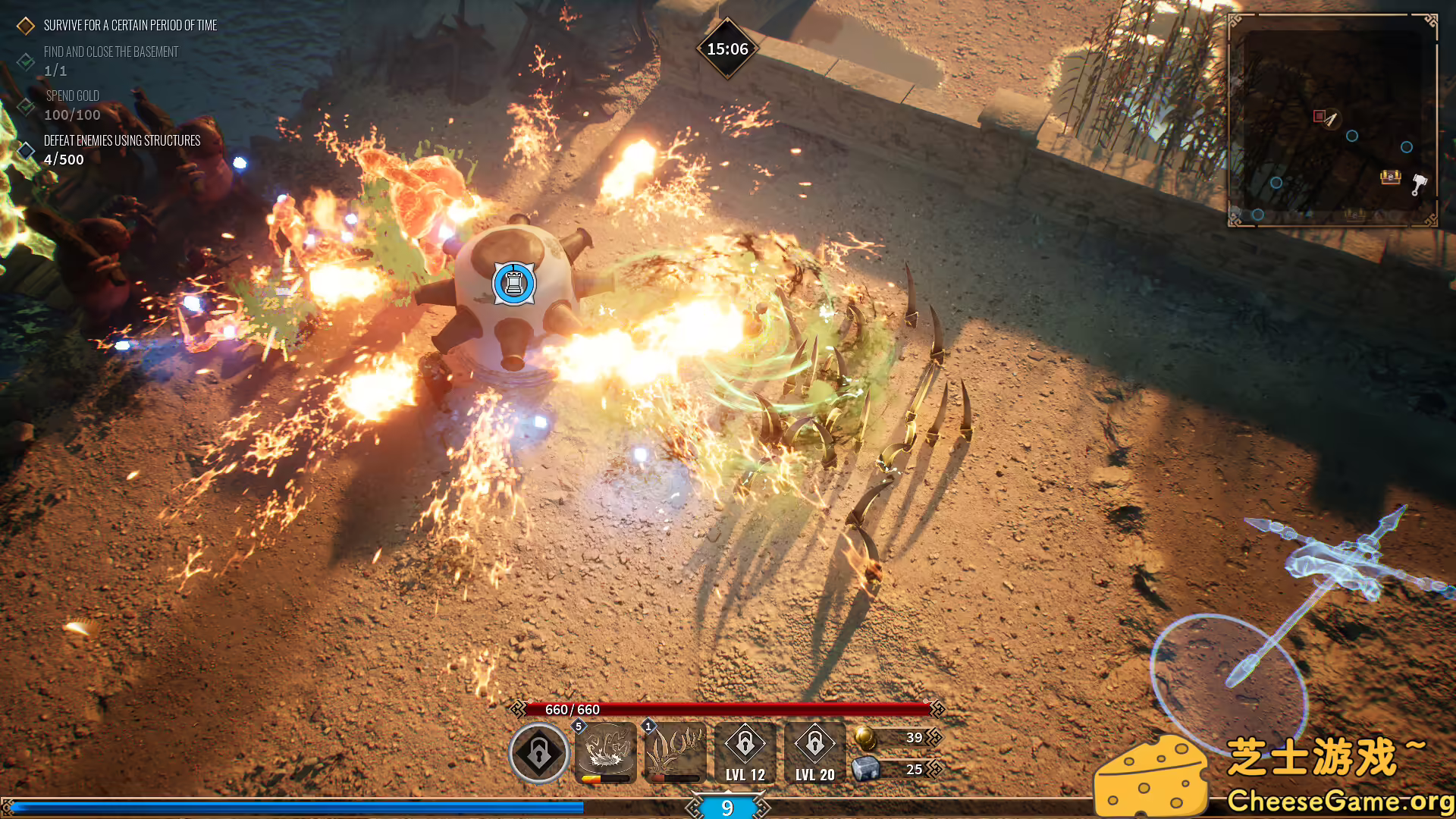Viewport: 1456px width, 819px height.
Task: Select the locked LVL 12 ability slot
Action: pyautogui.click(x=745, y=752)
